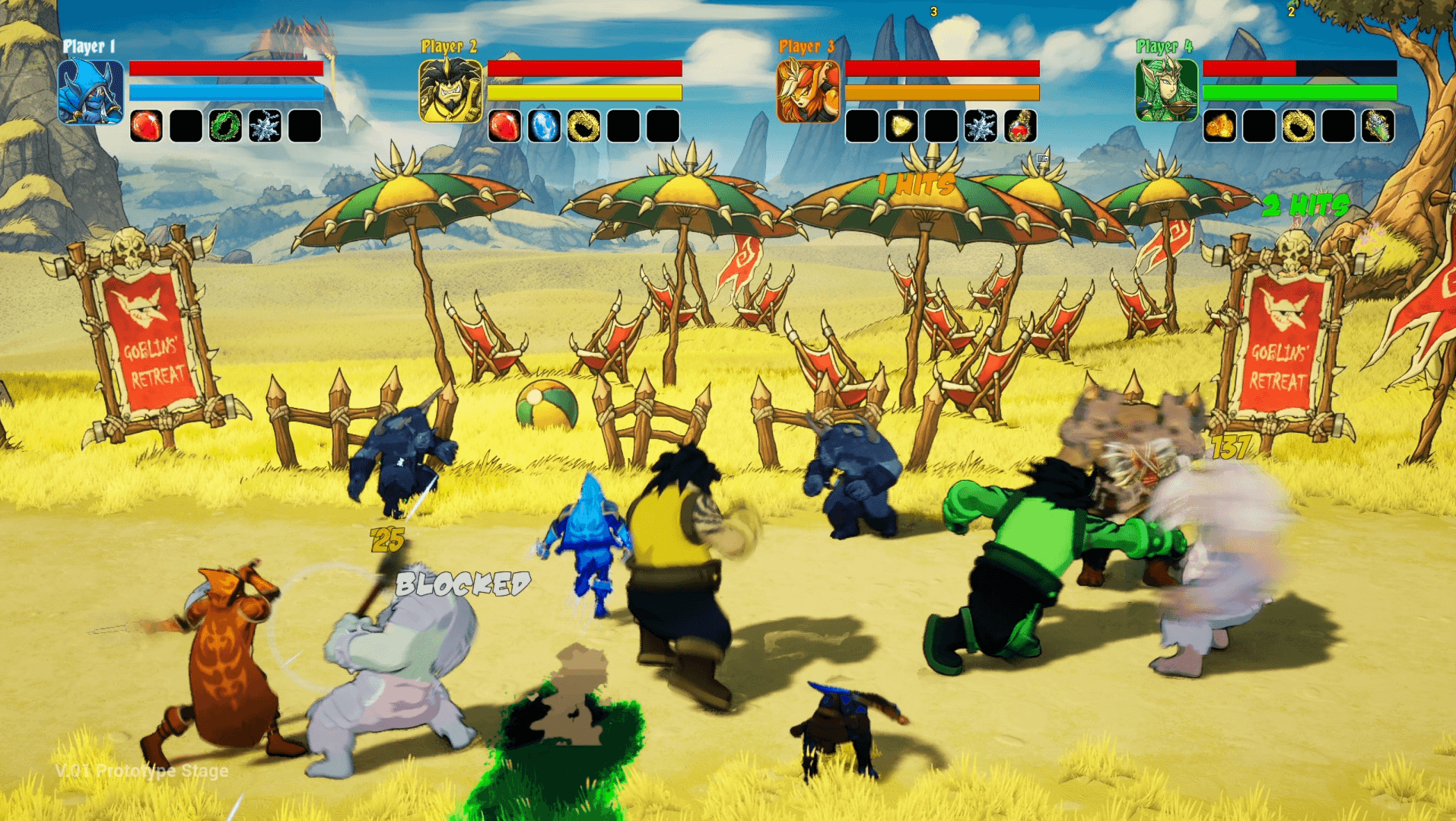This screenshot has height=821, width=1456.
Task: Select Player 1's blue hooded elf portrait
Action: tap(91, 91)
